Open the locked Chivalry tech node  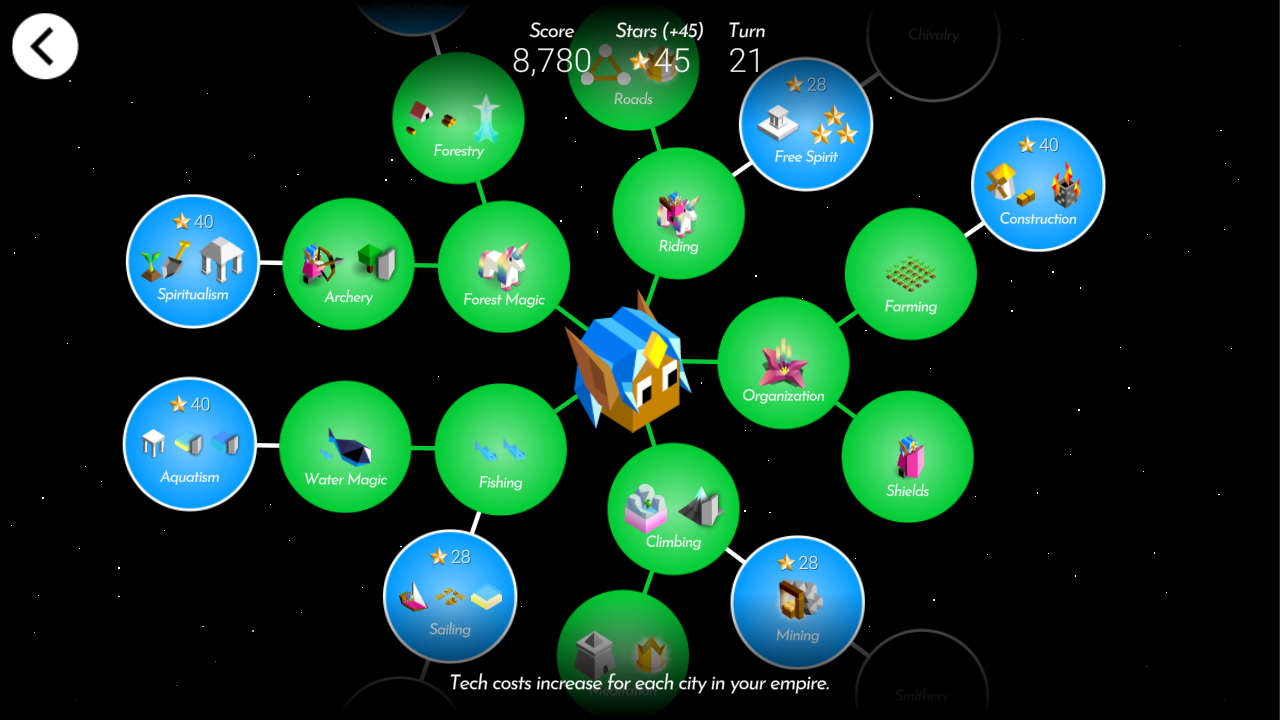(933, 35)
